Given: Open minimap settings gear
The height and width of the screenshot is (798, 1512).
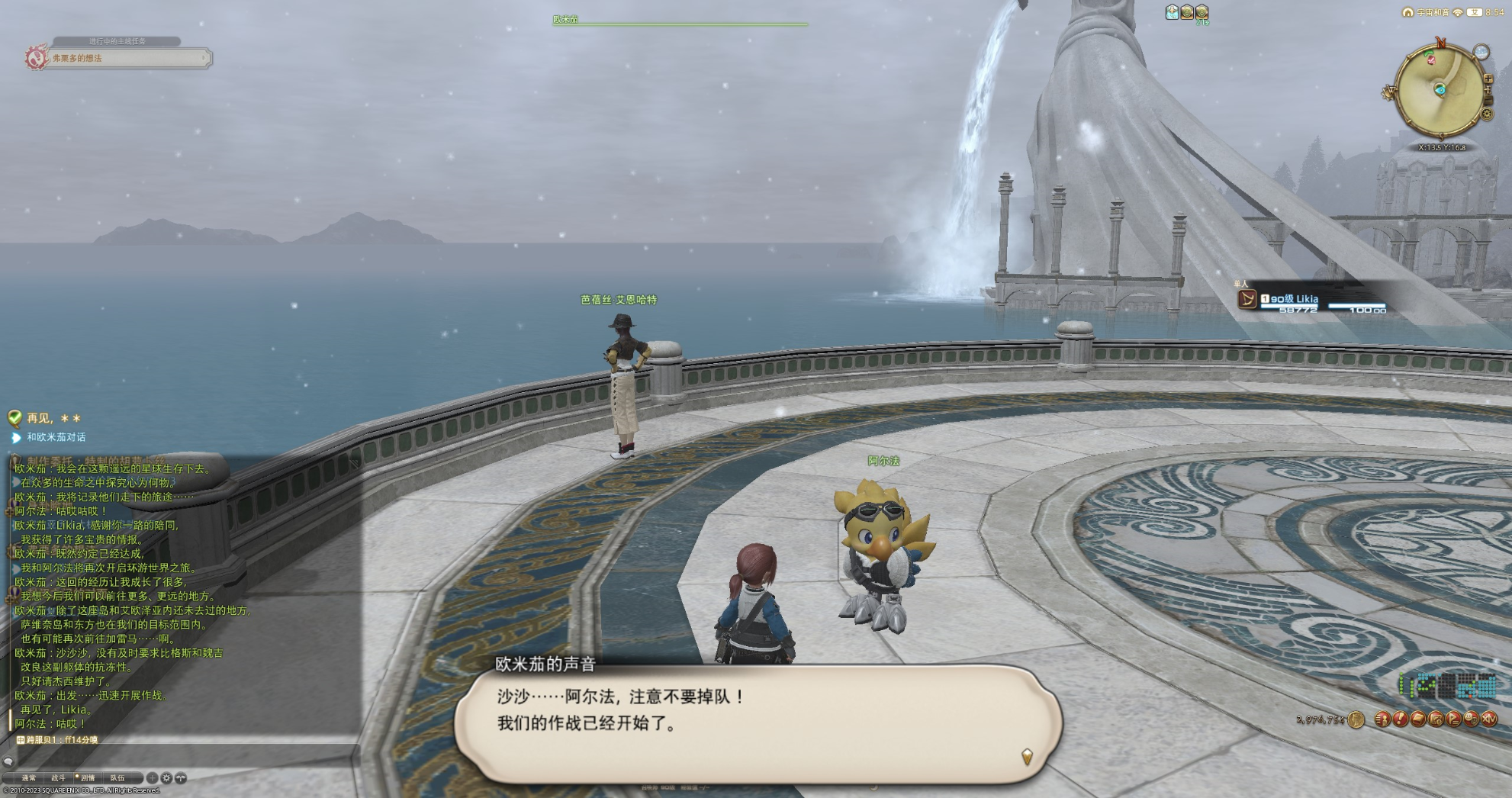Looking at the screenshot, I should click(x=1487, y=114).
